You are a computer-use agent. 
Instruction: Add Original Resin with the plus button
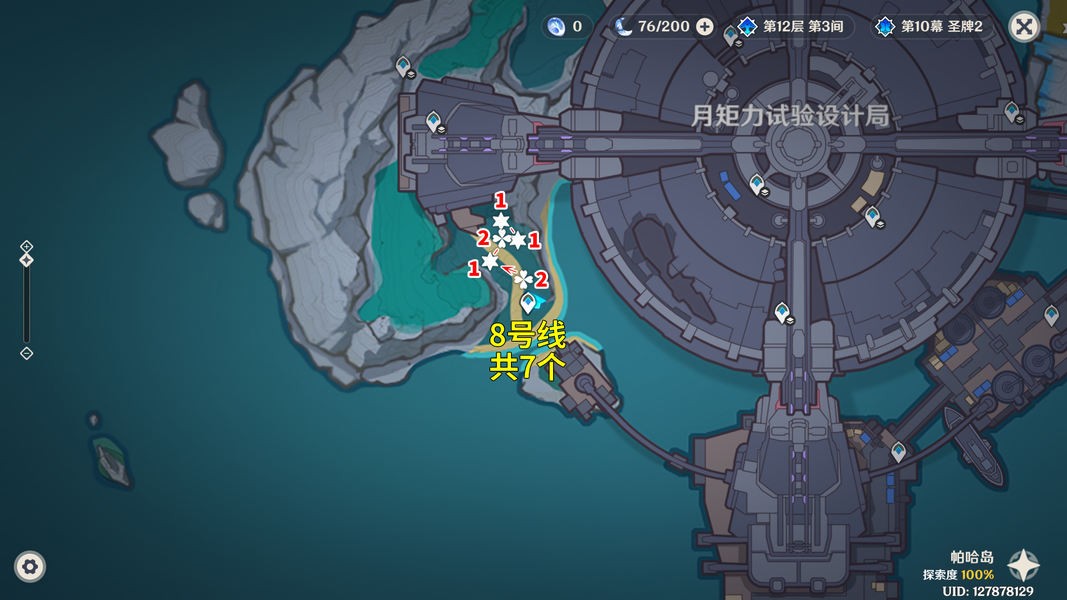click(x=705, y=27)
